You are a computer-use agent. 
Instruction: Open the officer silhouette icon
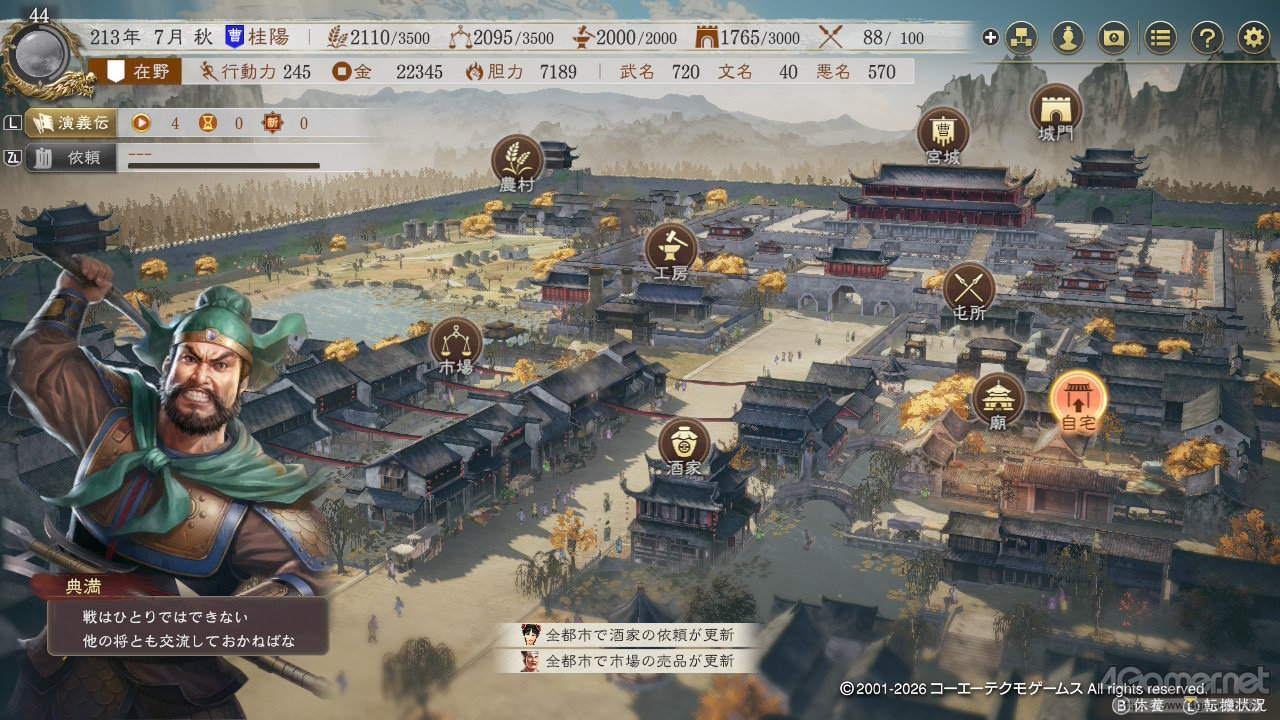(1068, 38)
